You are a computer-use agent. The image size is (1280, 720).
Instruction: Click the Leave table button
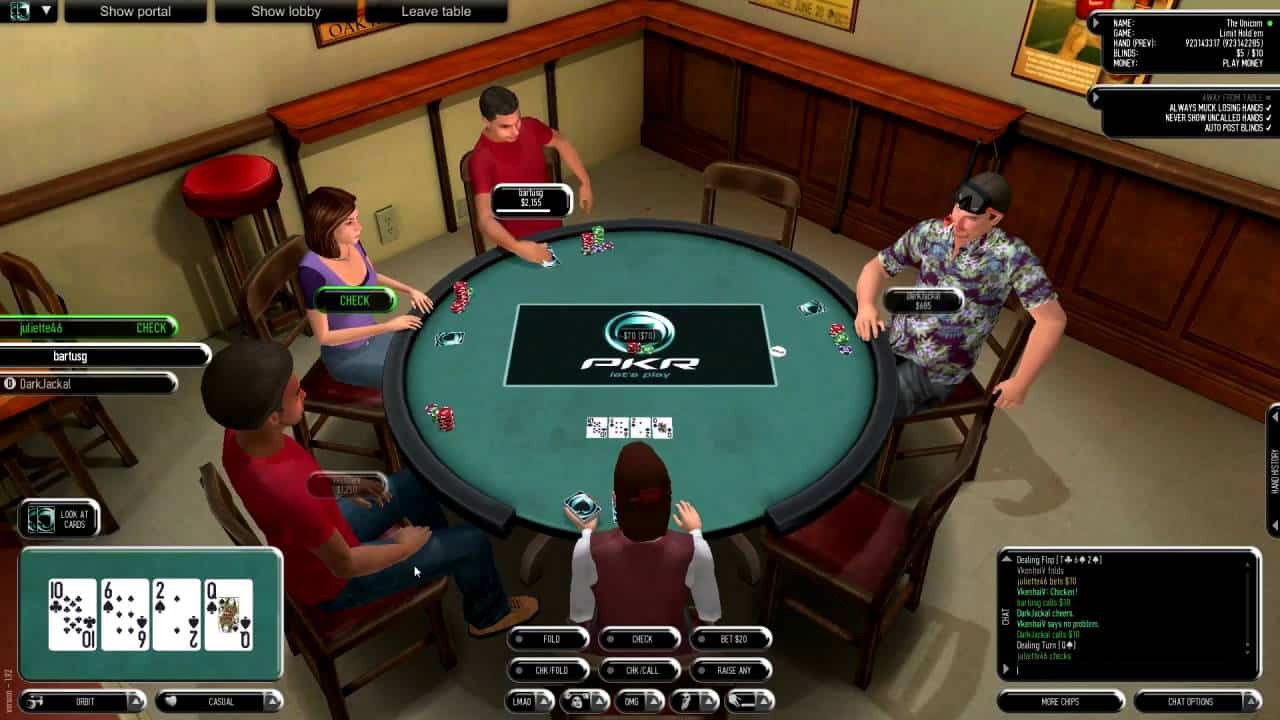435,11
